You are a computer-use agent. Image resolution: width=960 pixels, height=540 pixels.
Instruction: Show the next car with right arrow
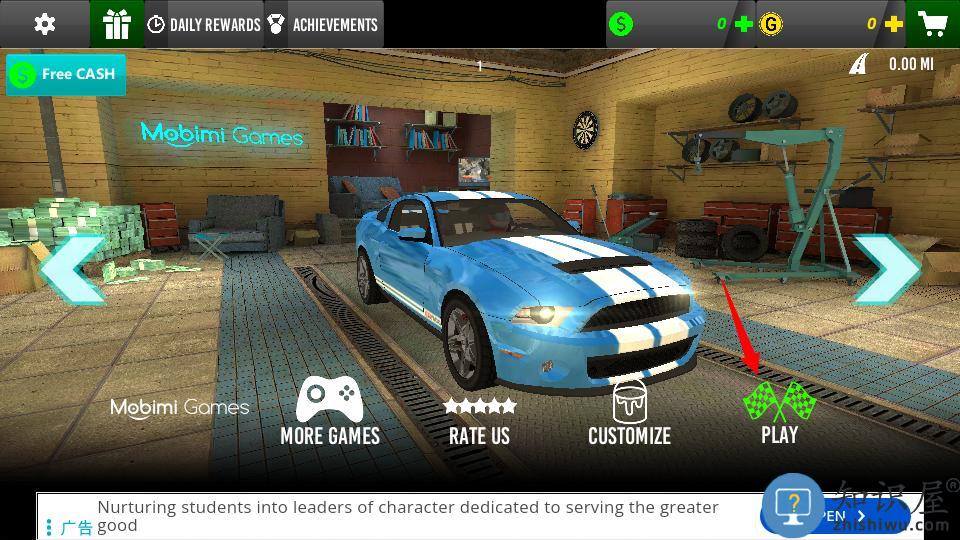tap(886, 270)
